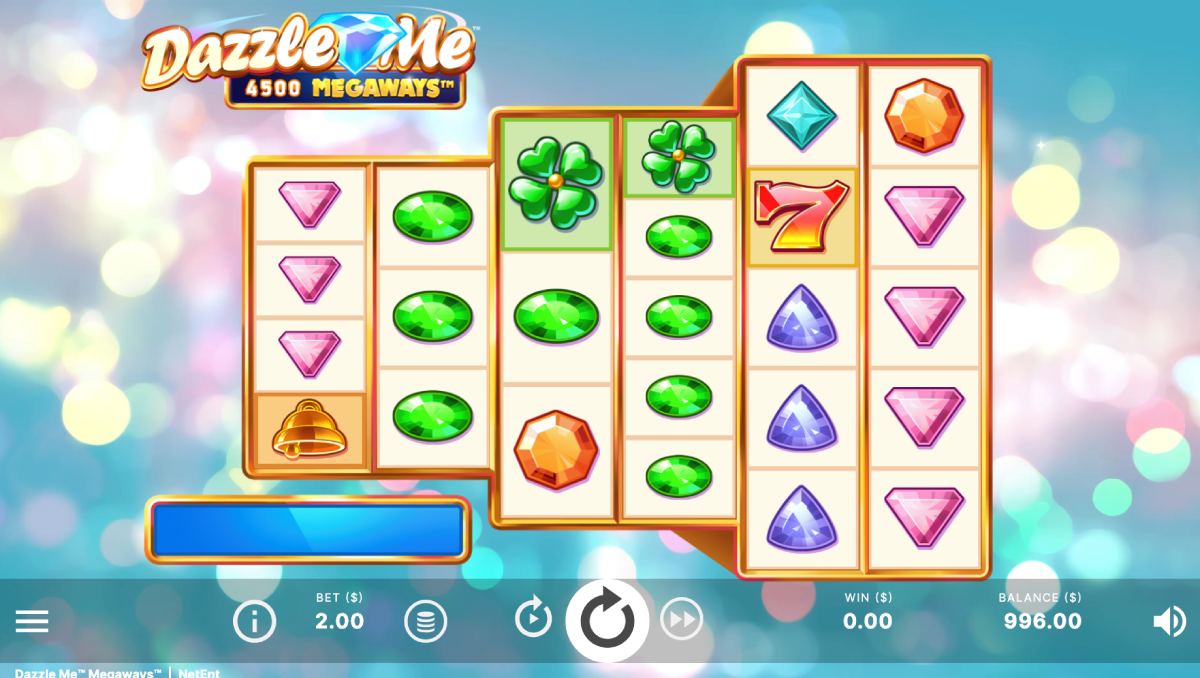The width and height of the screenshot is (1200, 678).
Task: Spin the reels with the big spin button
Action: (x=607, y=621)
